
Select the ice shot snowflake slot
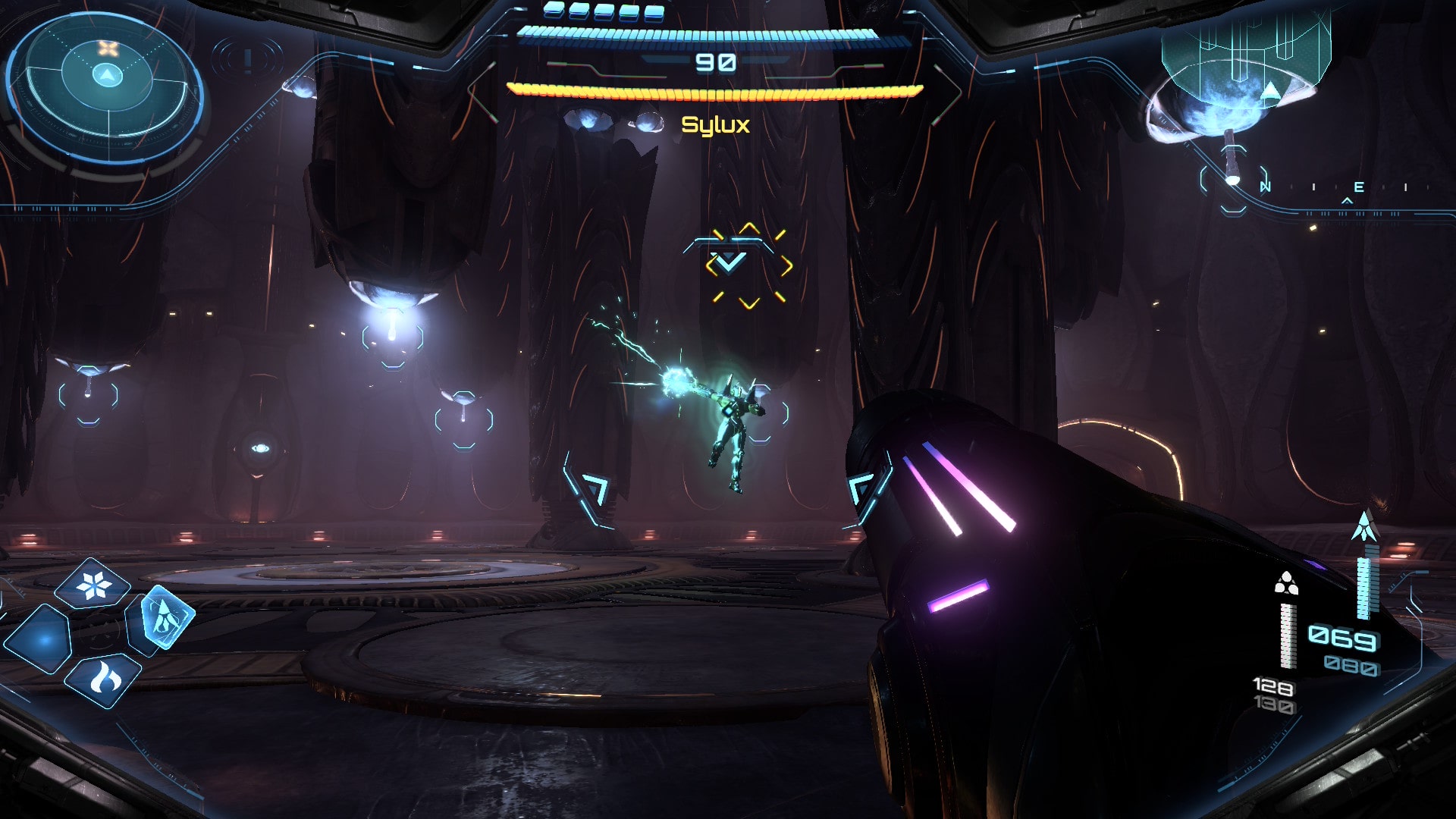[x=93, y=584]
